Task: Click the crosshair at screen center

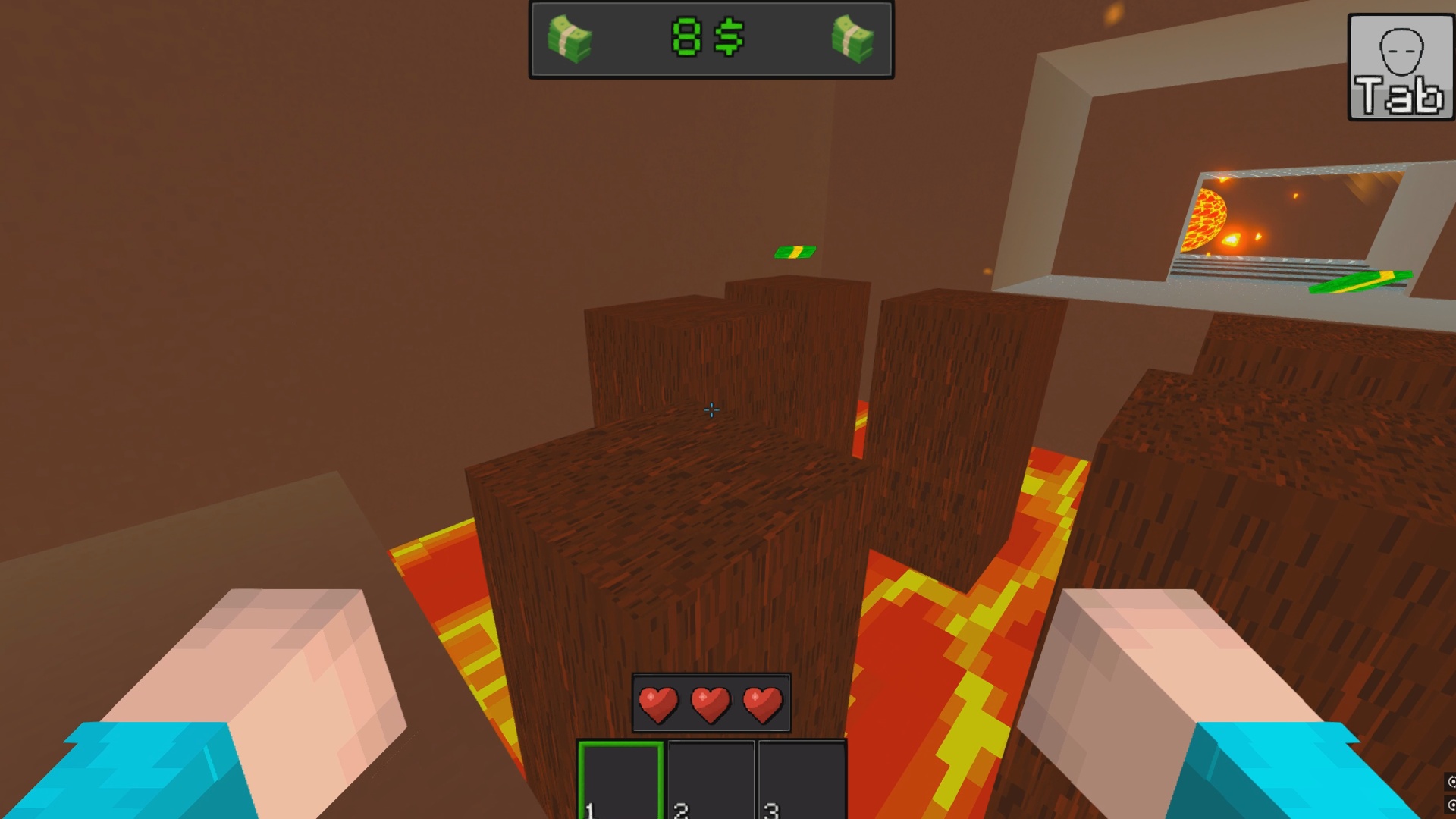Action: point(711,410)
